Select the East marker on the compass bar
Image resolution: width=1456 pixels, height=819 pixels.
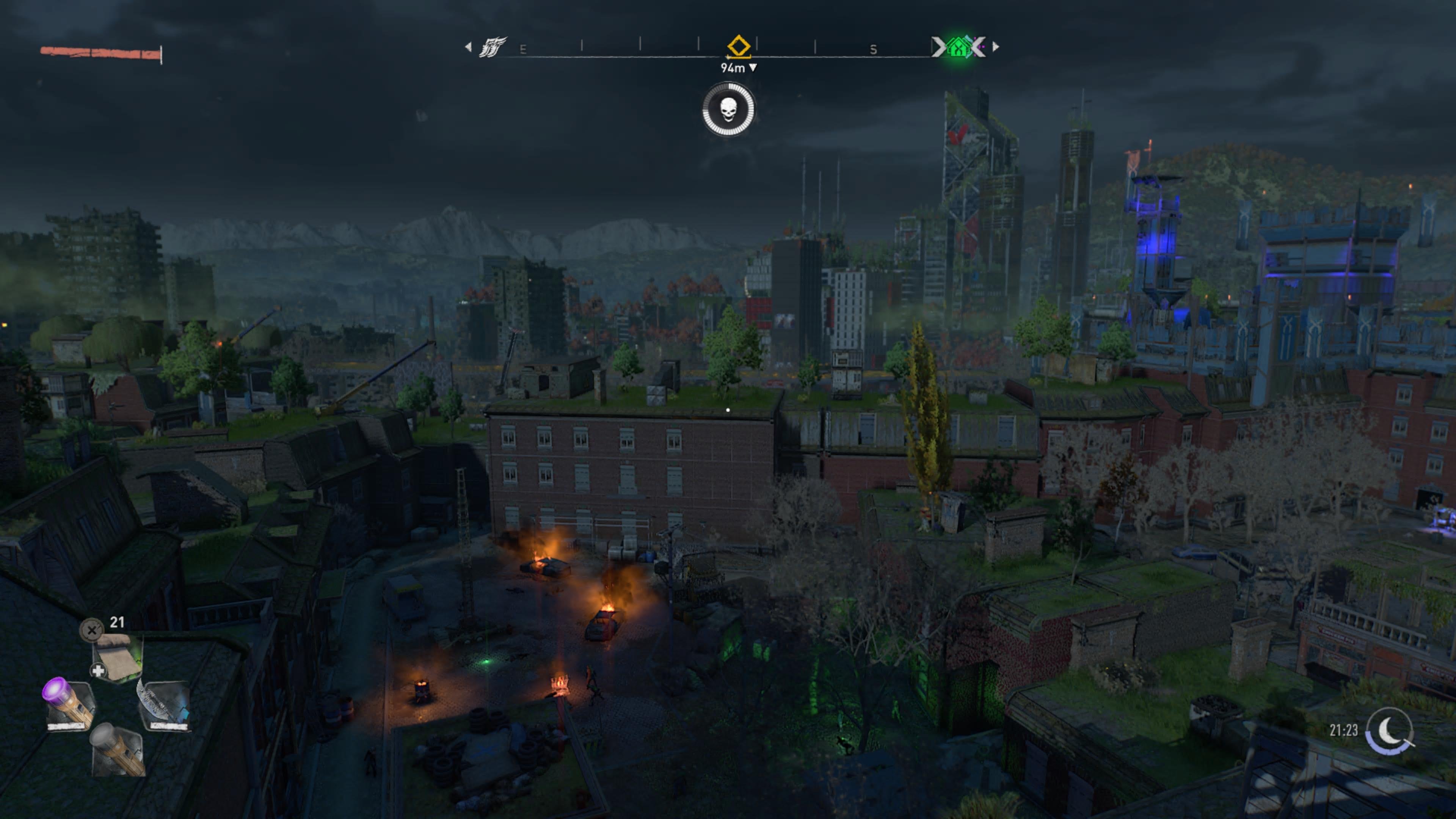523,50
